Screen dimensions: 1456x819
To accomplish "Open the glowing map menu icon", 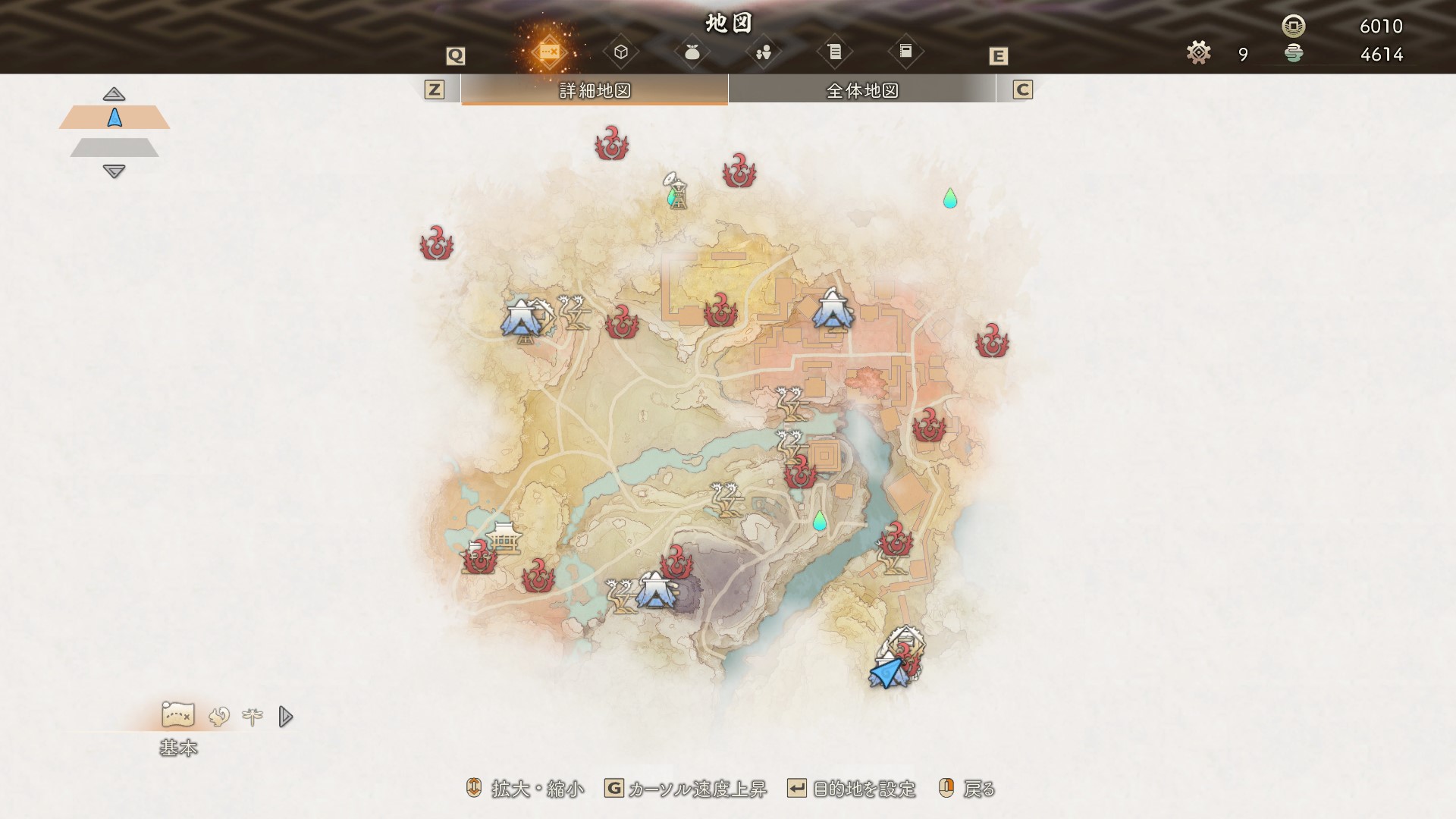I will [x=549, y=52].
